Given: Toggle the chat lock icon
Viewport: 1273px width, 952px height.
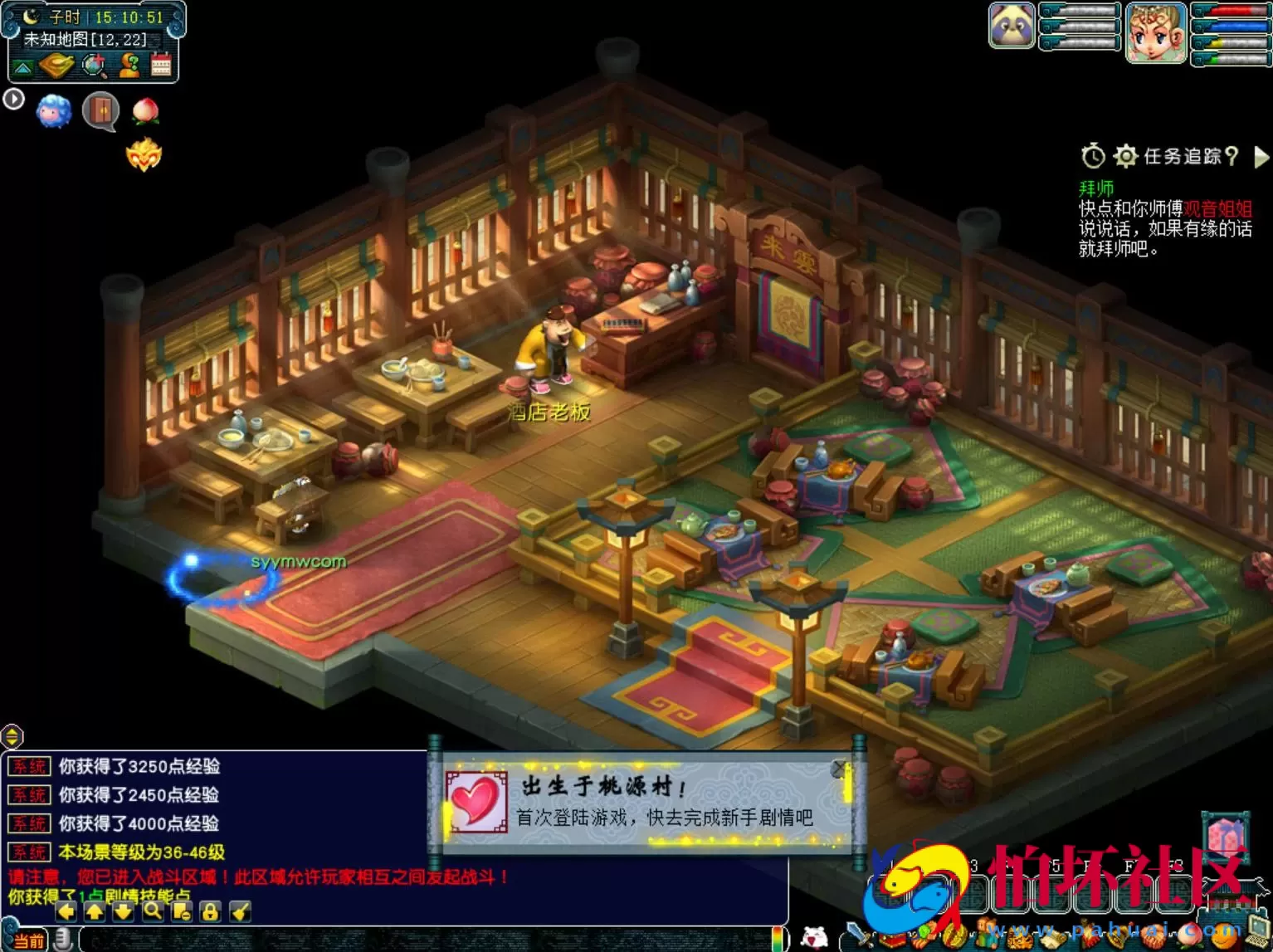Looking at the screenshot, I should tap(208, 911).
